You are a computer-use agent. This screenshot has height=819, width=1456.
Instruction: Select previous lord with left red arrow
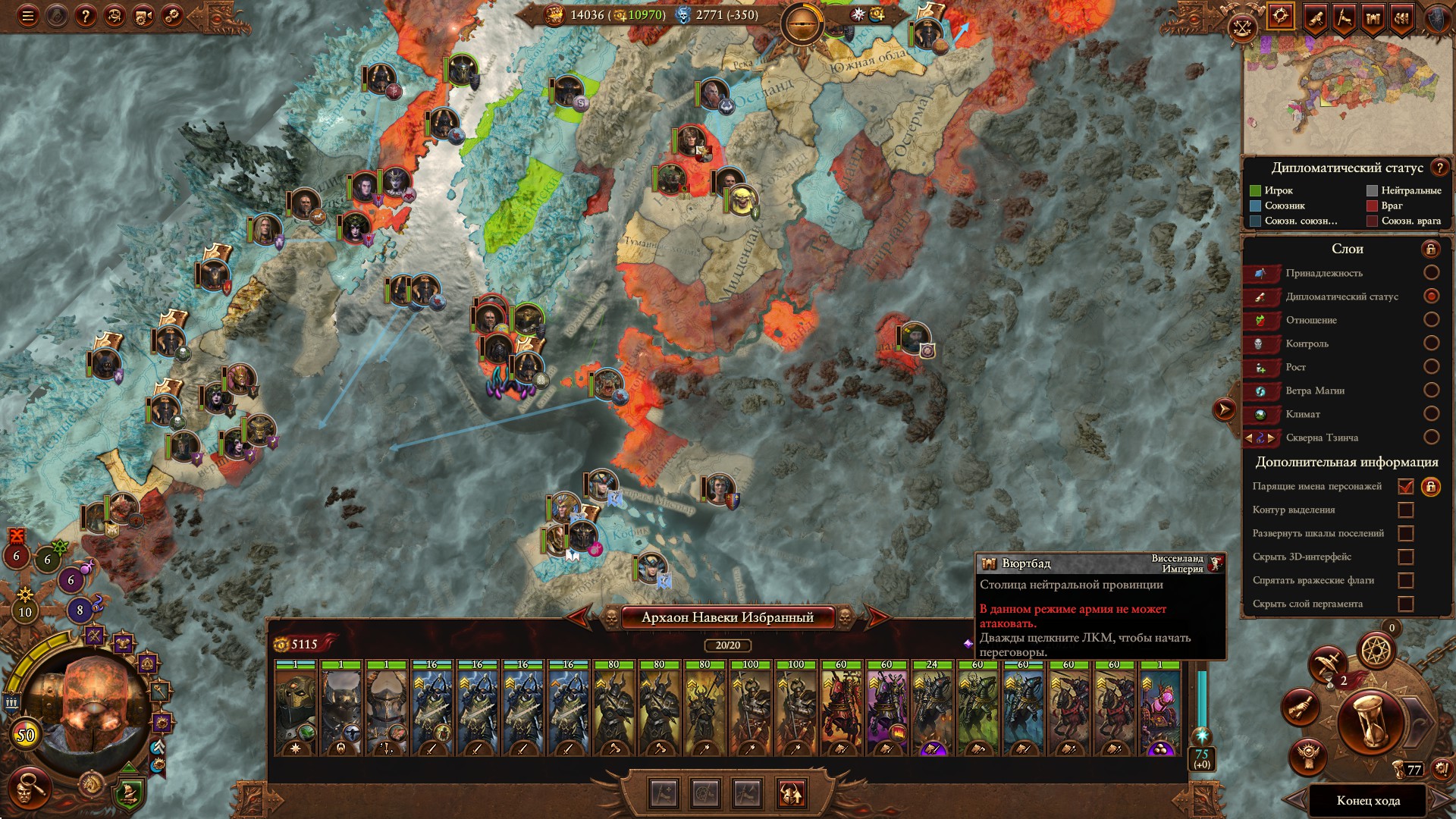[x=579, y=617]
